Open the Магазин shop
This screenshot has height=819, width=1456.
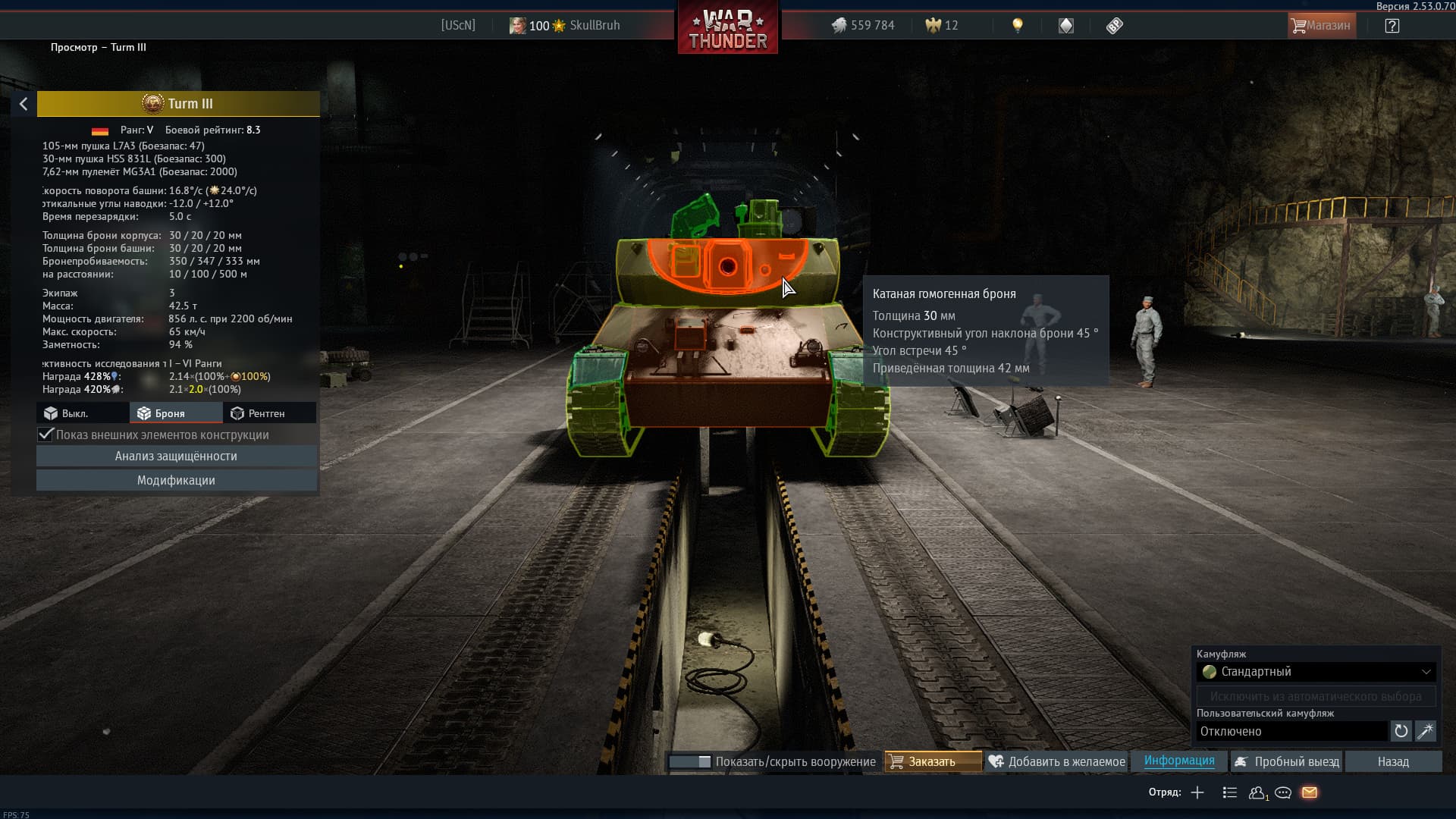click(1322, 26)
